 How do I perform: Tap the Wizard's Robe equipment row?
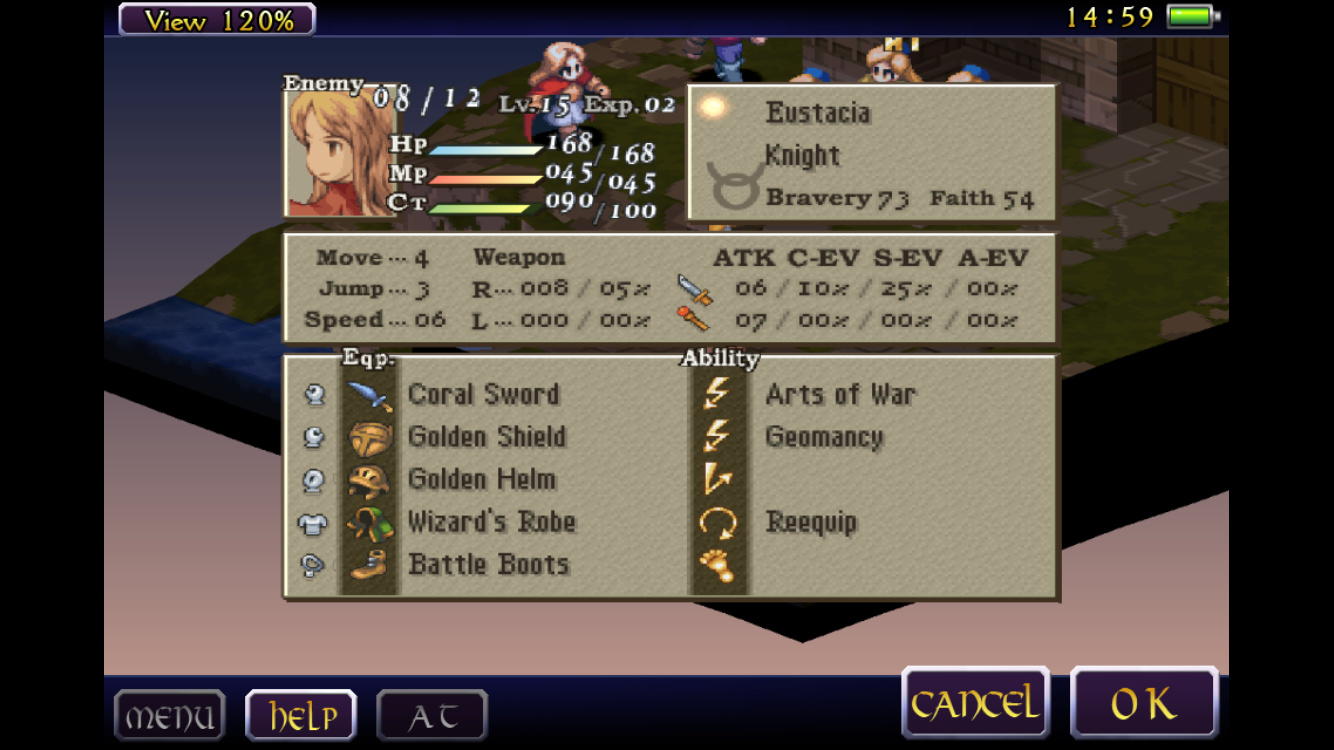tap(491, 522)
